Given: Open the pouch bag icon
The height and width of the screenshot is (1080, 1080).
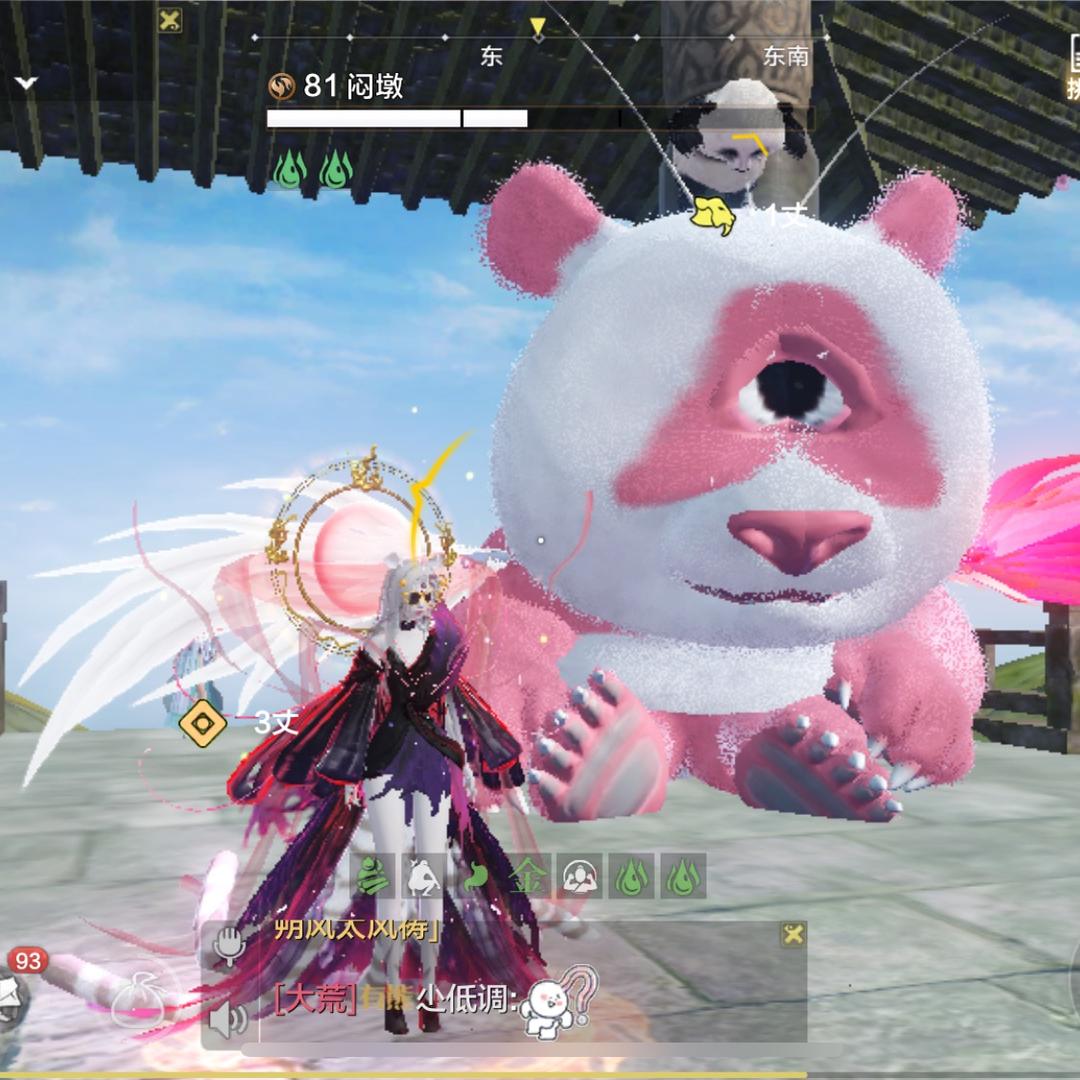Looking at the screenshot, I should pos(137,999).
